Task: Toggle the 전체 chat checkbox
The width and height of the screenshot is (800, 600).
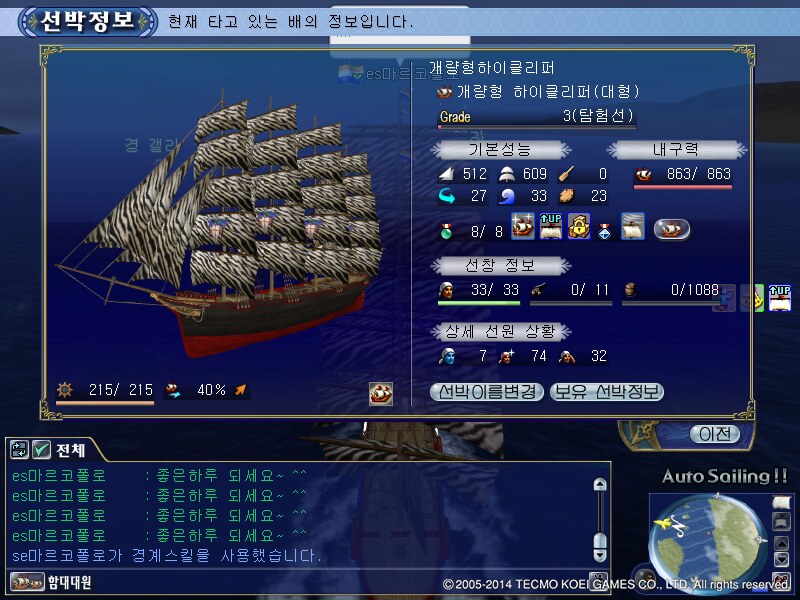Action: (41, 450)
